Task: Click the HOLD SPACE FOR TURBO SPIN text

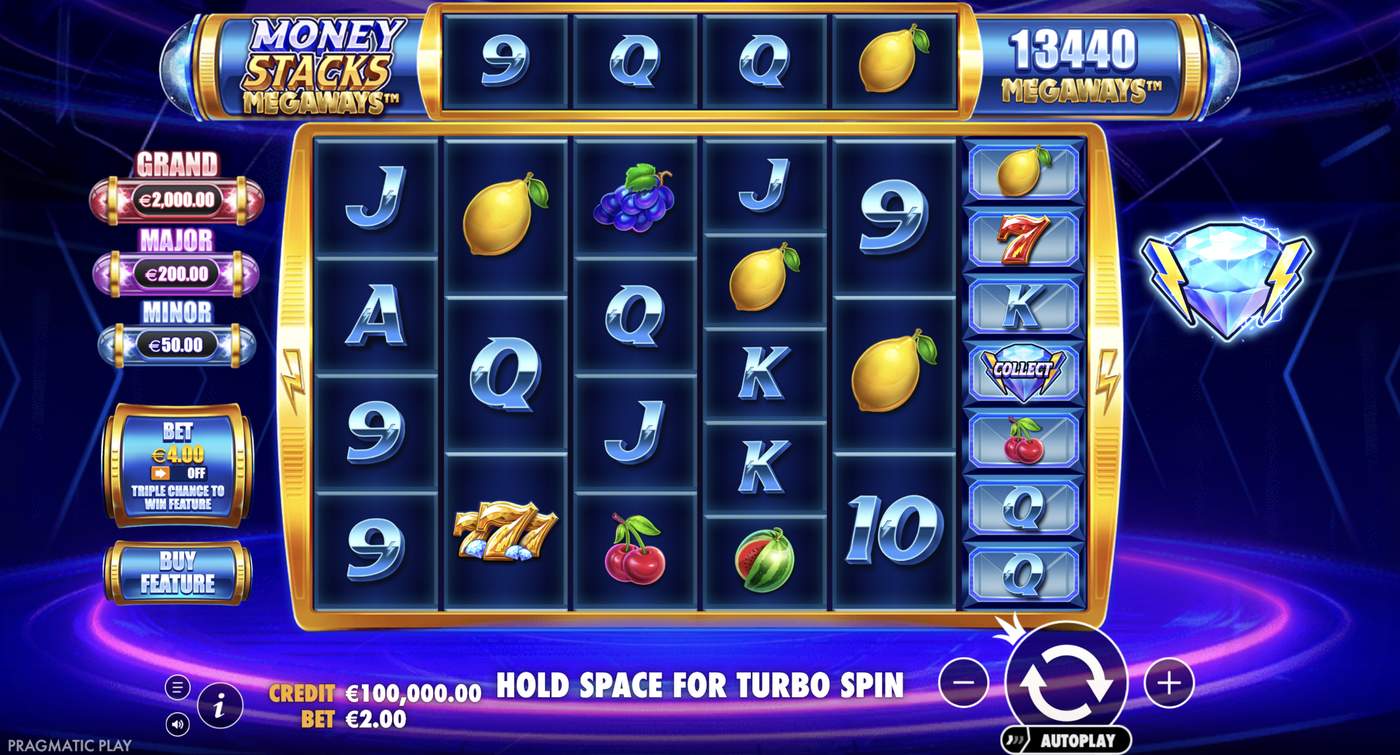Action: 698,685
